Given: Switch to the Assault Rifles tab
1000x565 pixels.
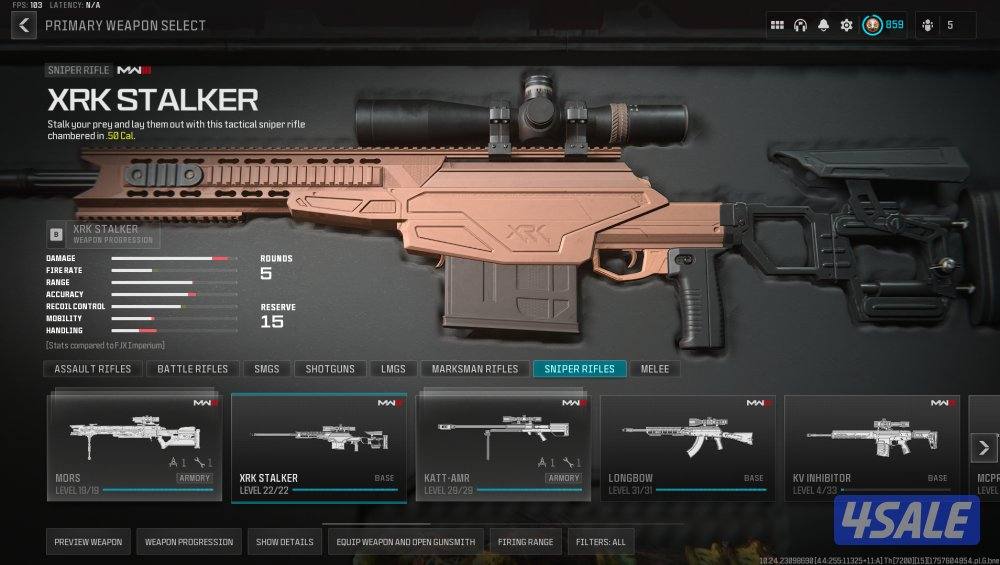Looking at the screenshot, I should point(93,369).
